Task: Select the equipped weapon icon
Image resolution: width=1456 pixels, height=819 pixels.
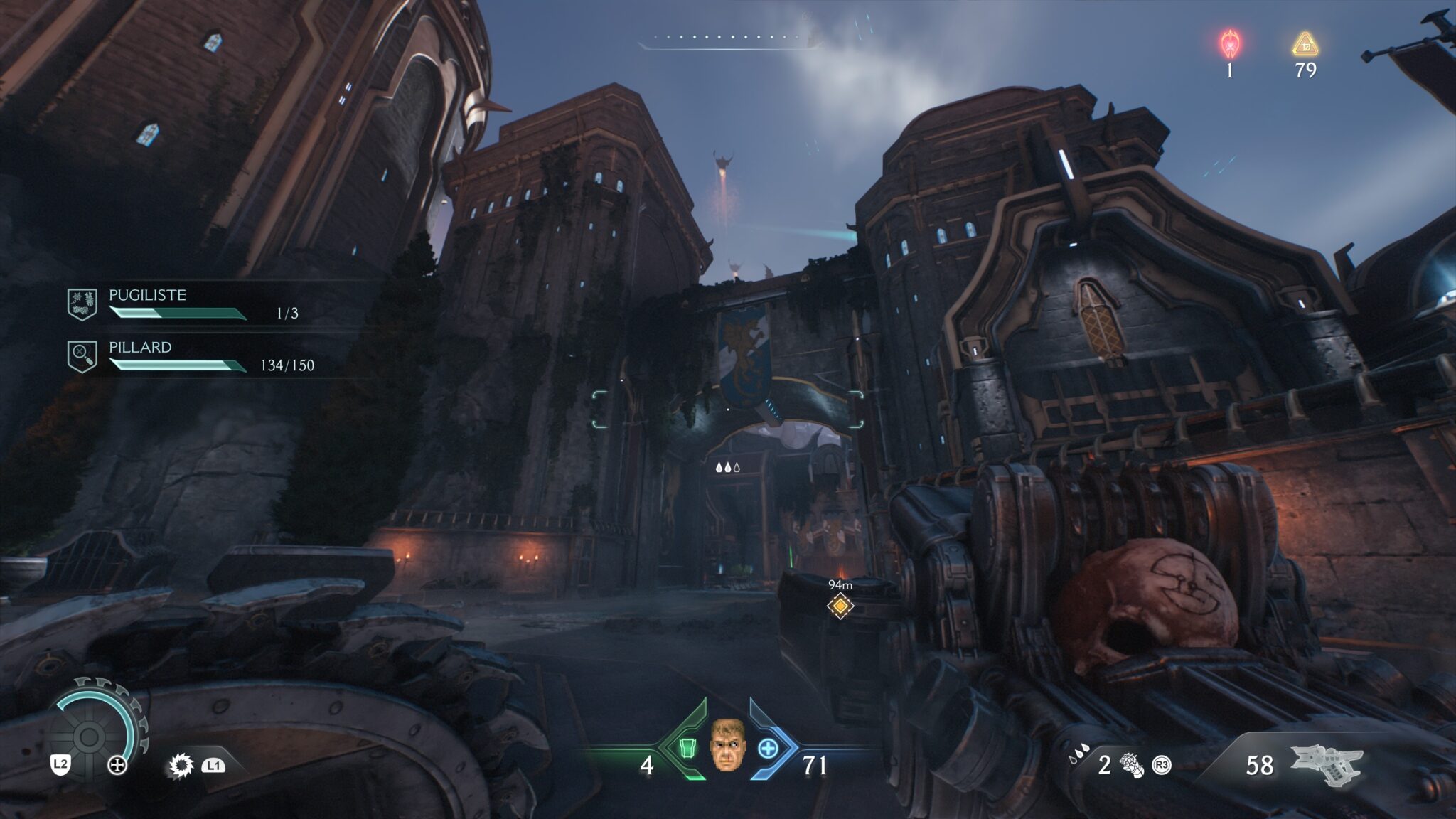Action: coord(1325,765)
